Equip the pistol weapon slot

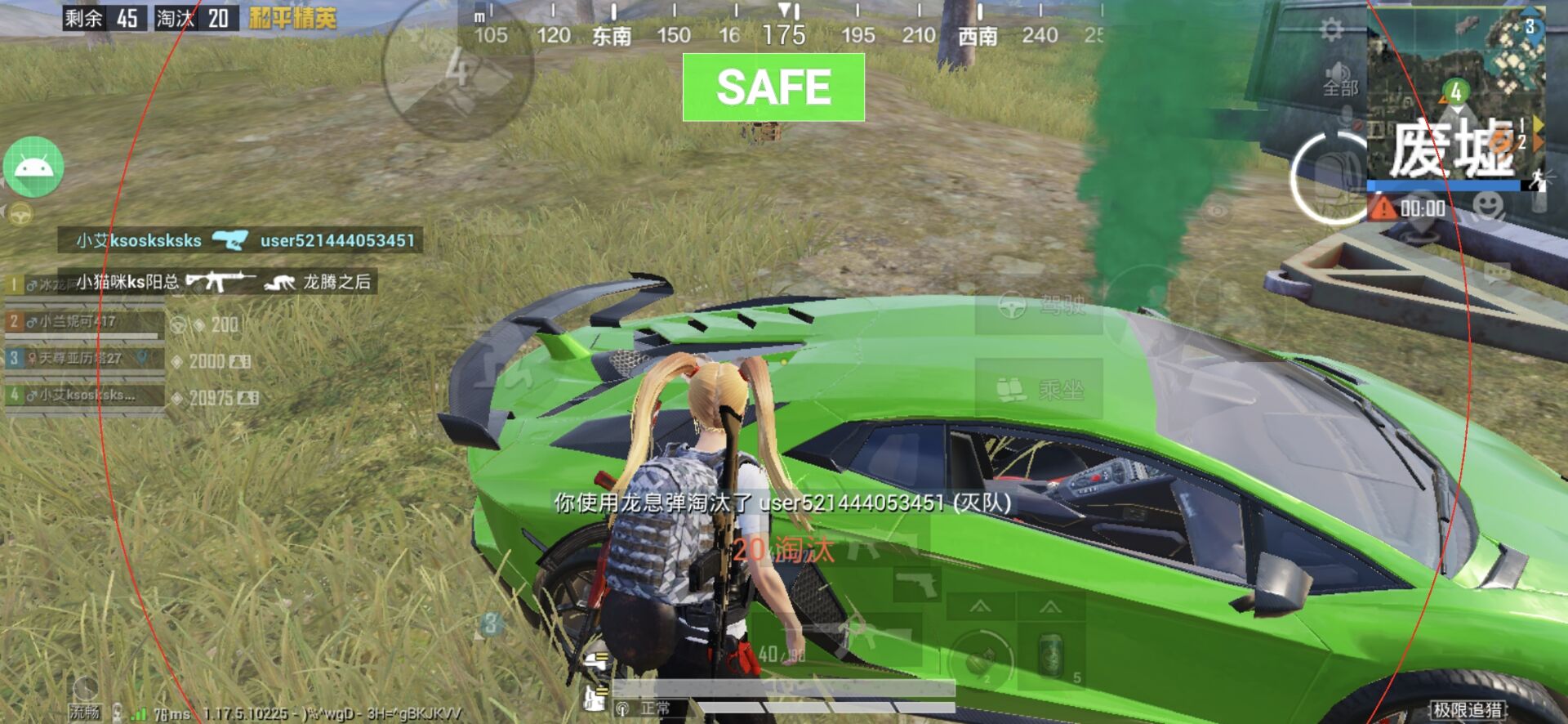tap(915, 583)
